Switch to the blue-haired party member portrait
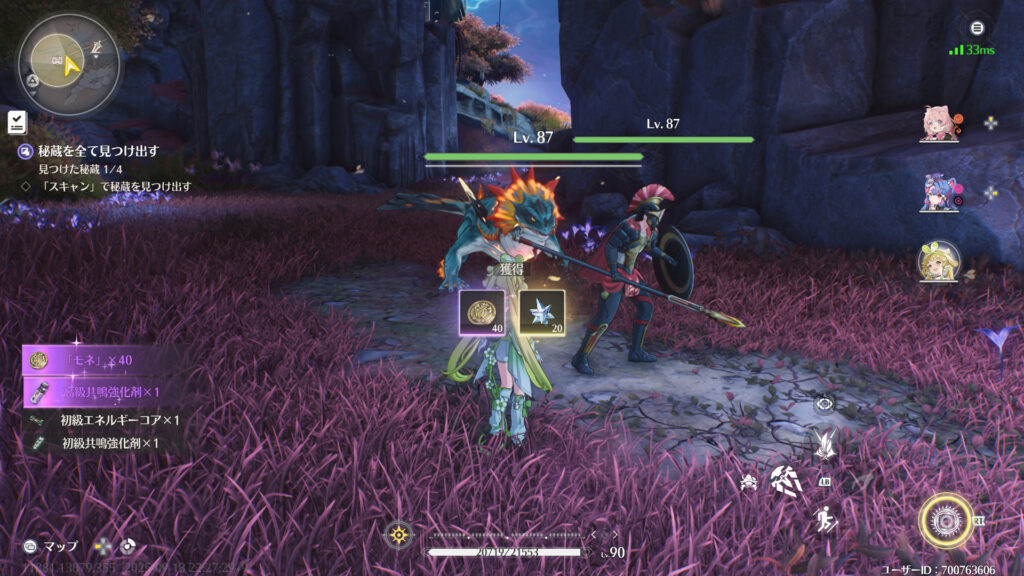1024x576 pixels. 938,192
